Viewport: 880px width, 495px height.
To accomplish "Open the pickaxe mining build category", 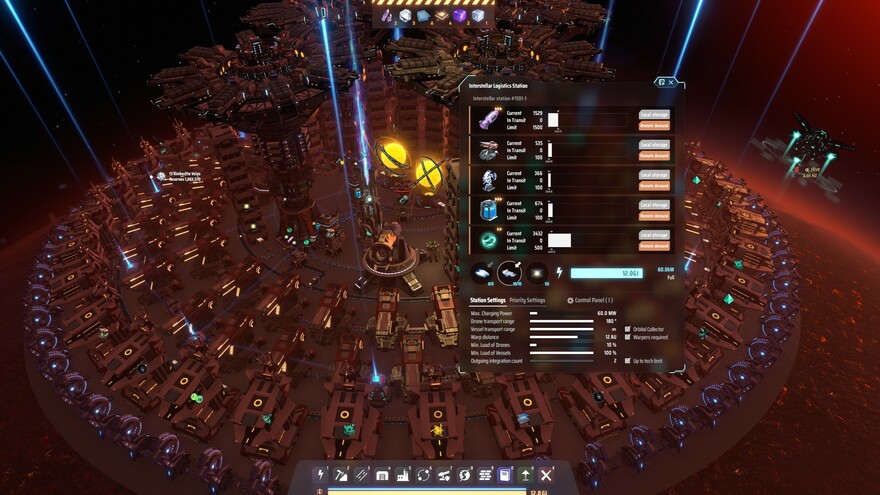I will tap(343, 474).
